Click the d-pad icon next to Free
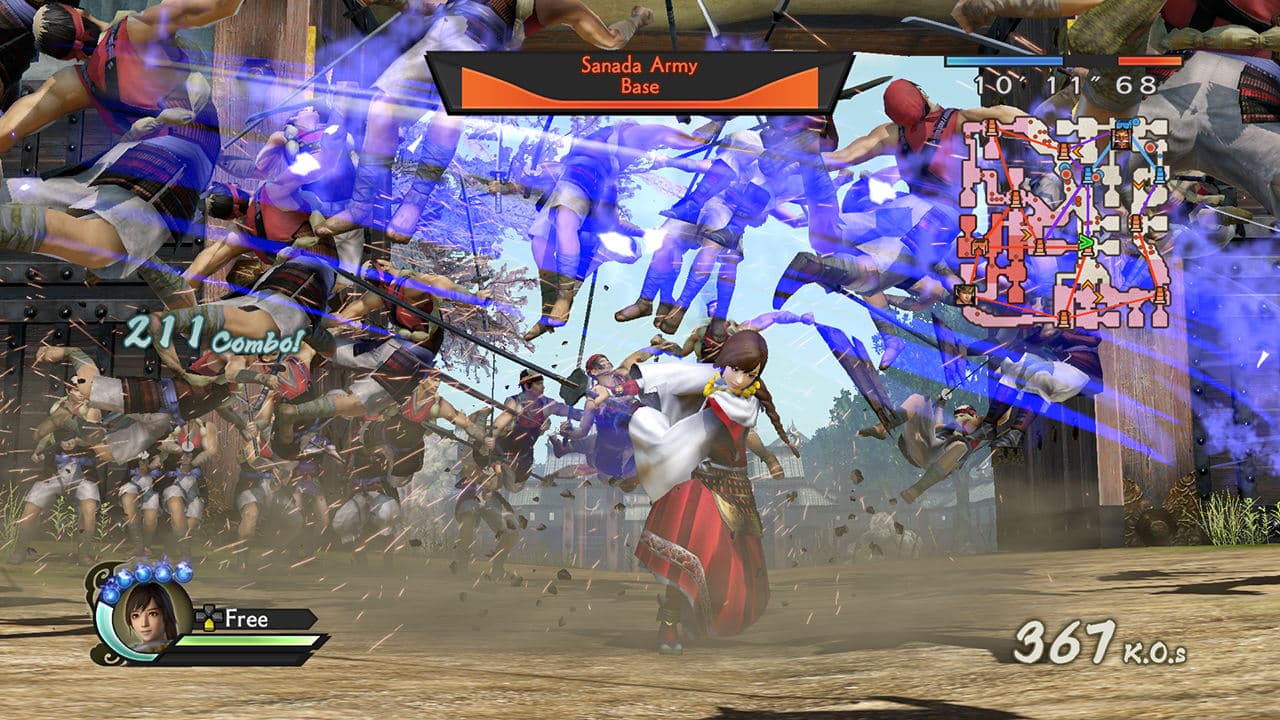Viewport: 1280px width, 720px height. click(209, 617)
